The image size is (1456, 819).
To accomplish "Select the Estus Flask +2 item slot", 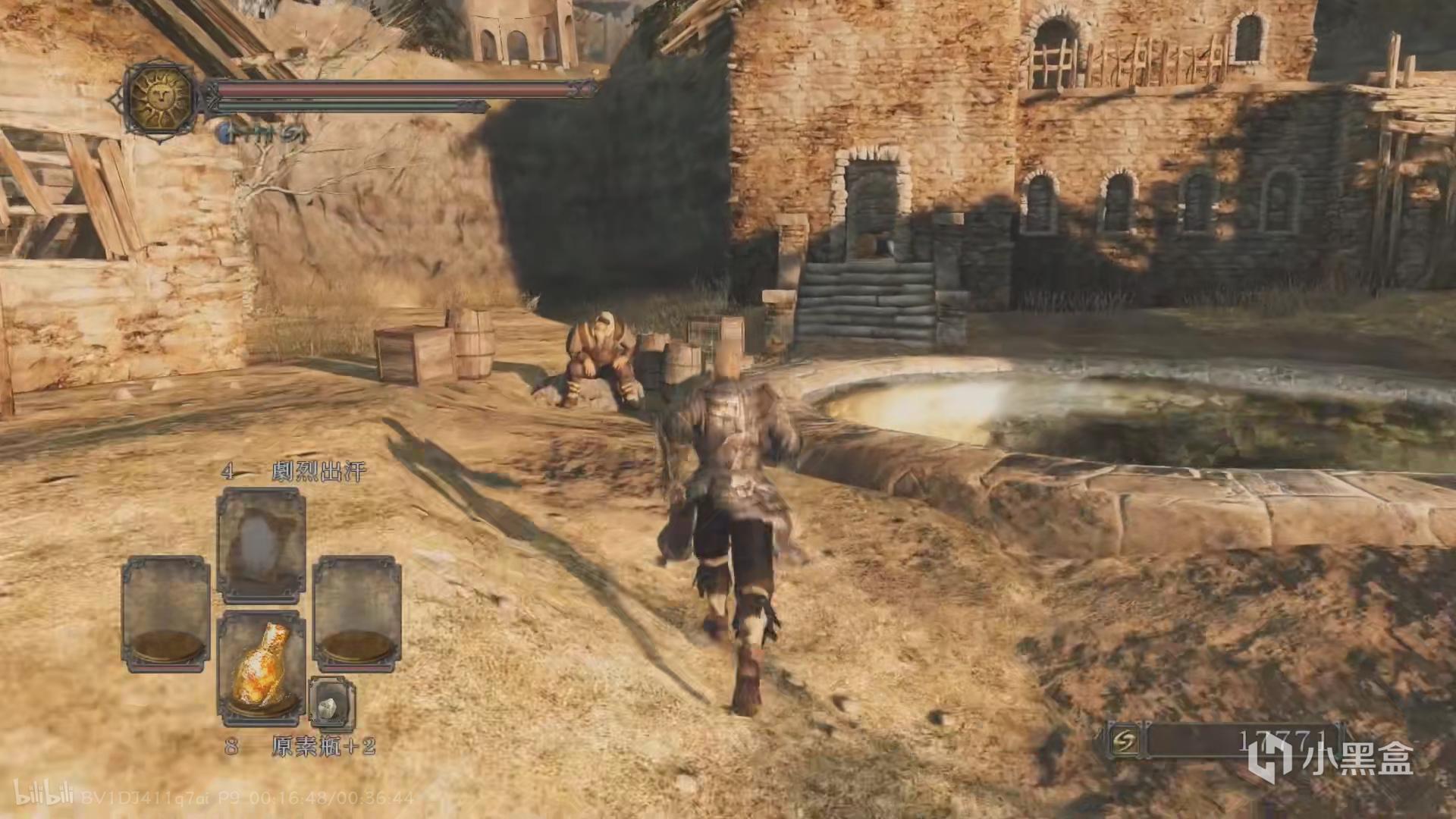I will [x=262, y=667].
